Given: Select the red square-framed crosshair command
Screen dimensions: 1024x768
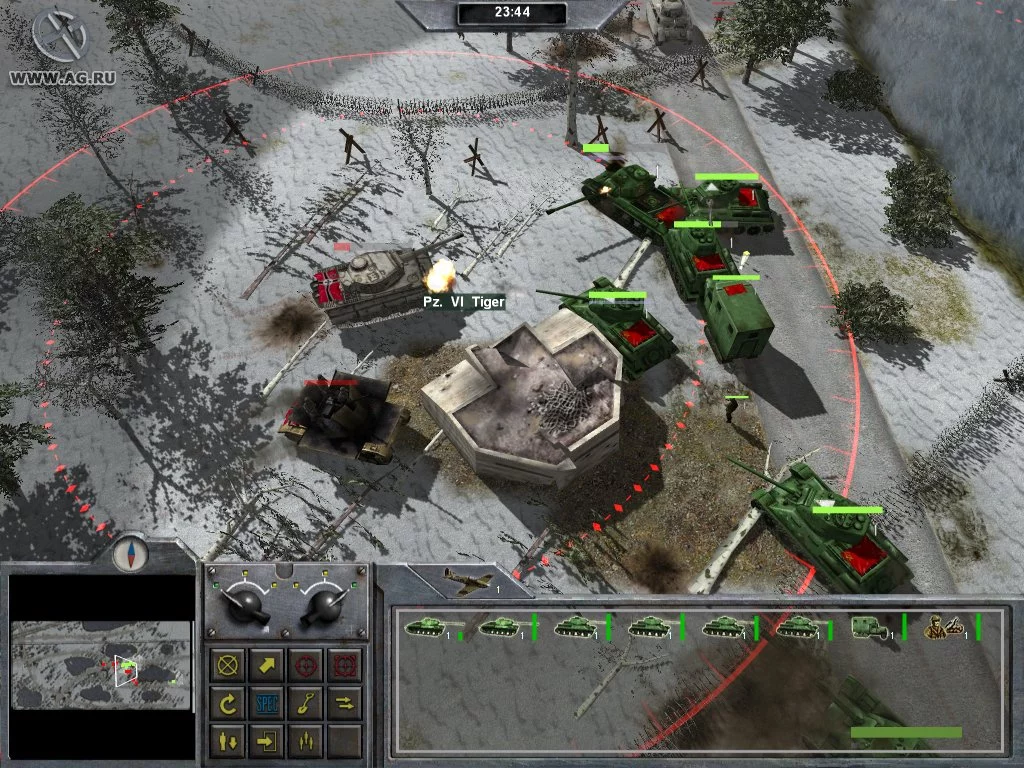Looking at the screenshot, I should (x=343, y=665).
